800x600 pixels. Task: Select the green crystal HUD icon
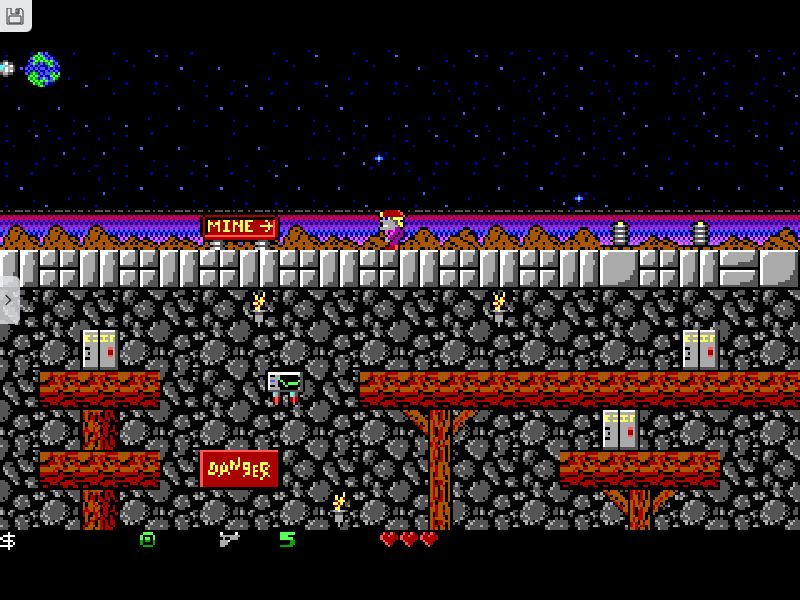[148, 540]
